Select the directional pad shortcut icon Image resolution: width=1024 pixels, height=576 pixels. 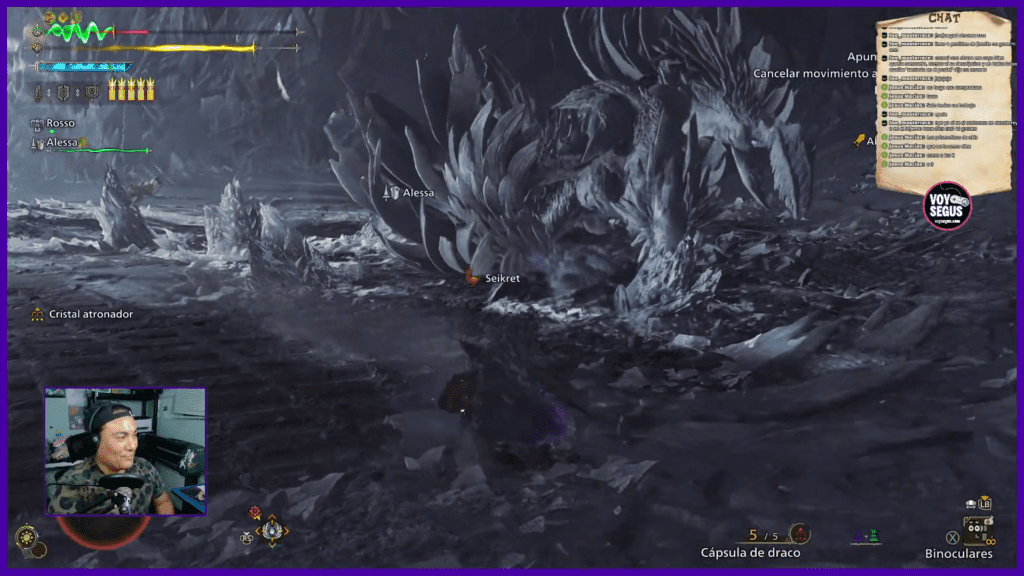271,530
